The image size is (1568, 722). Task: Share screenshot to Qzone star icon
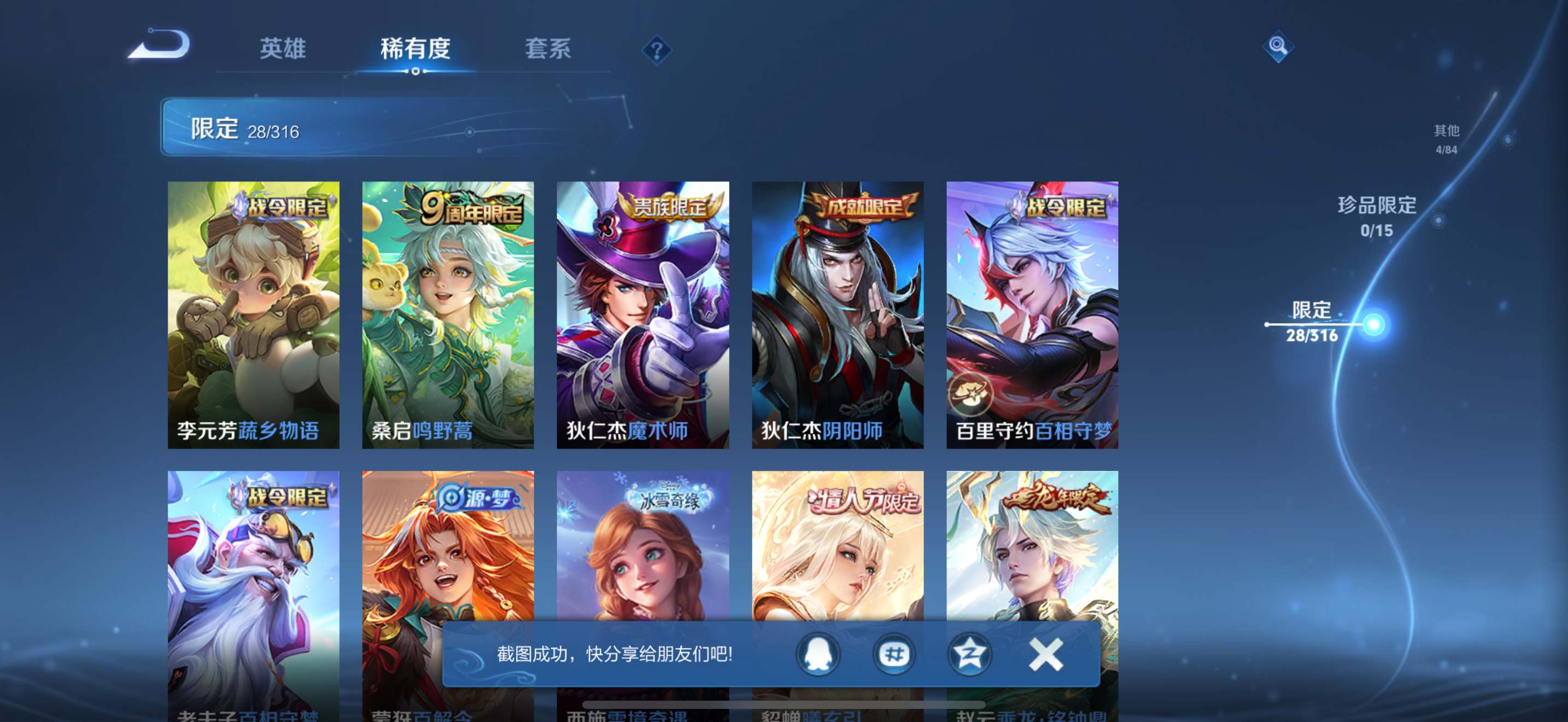coord(969,654)
